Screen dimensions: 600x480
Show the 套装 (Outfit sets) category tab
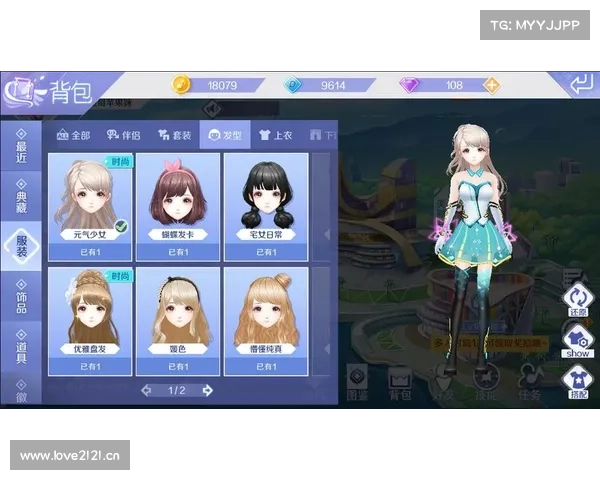173,134
